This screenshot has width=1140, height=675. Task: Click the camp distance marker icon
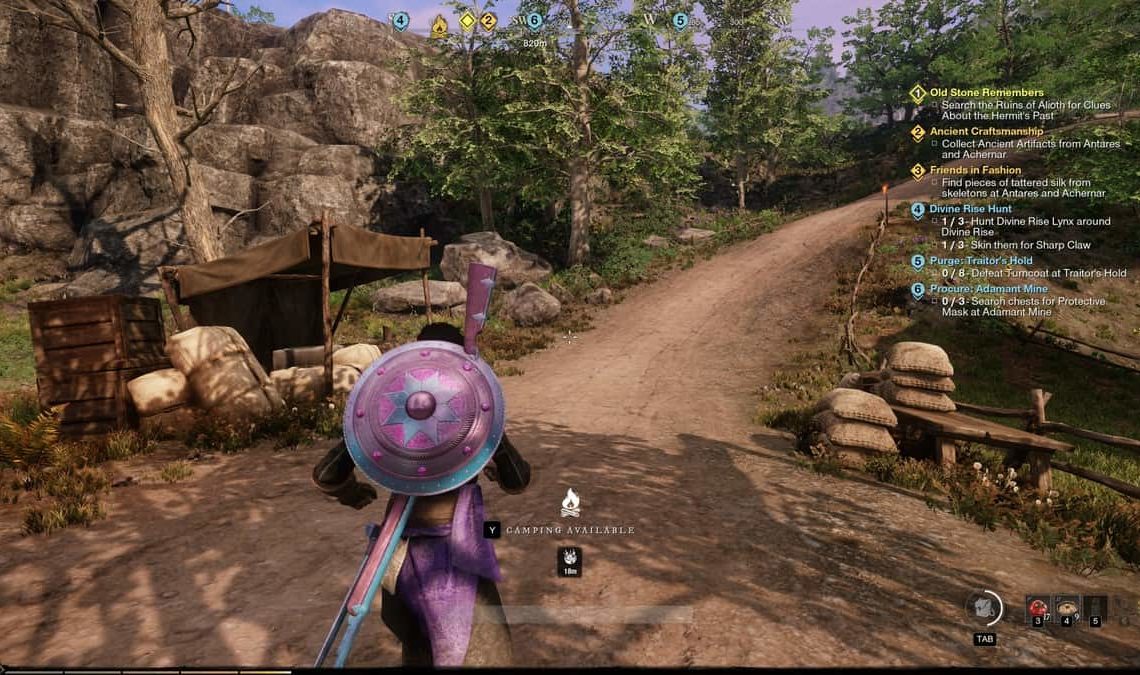click(569, 561)
